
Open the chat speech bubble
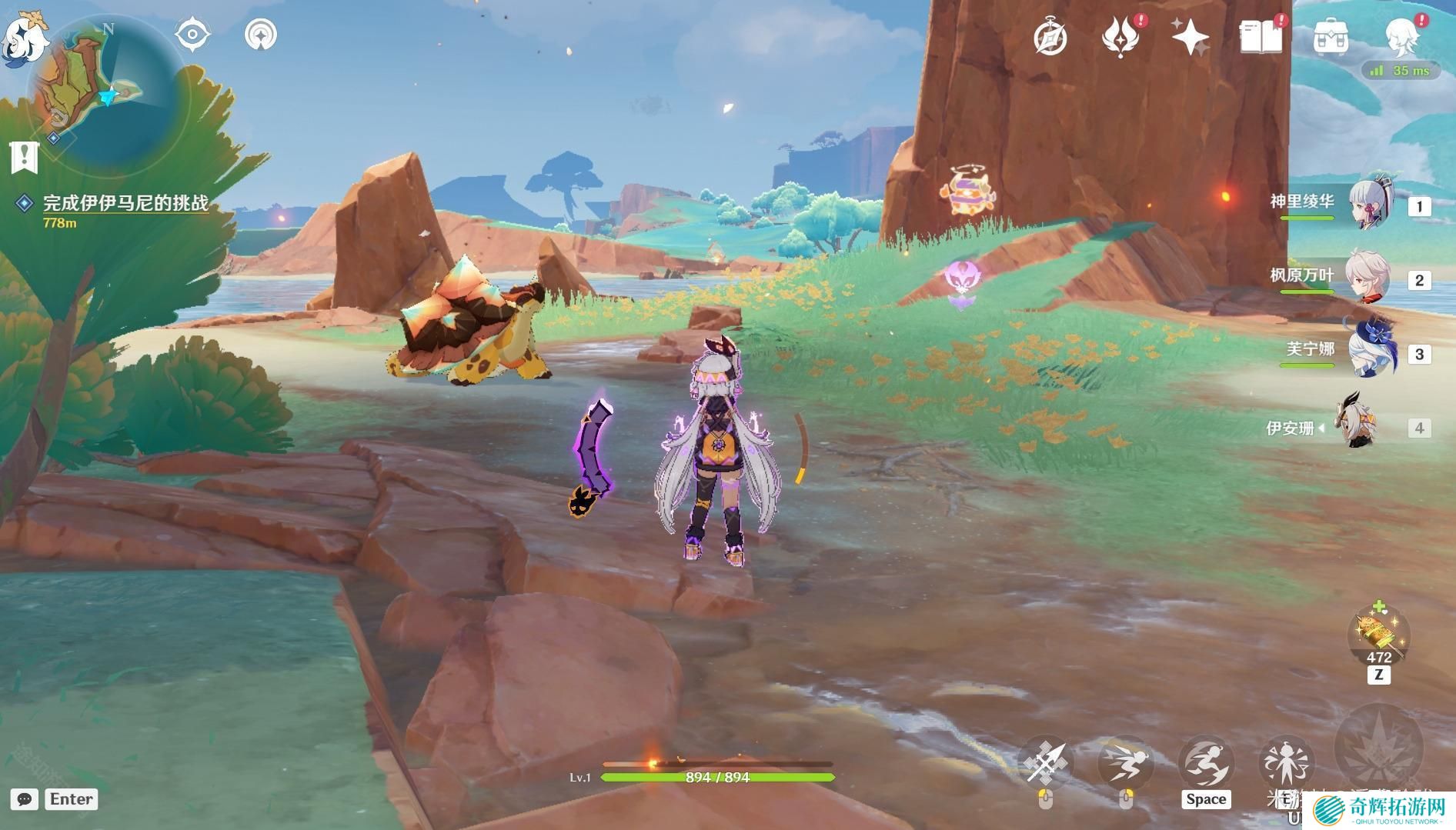click(25, 799)
